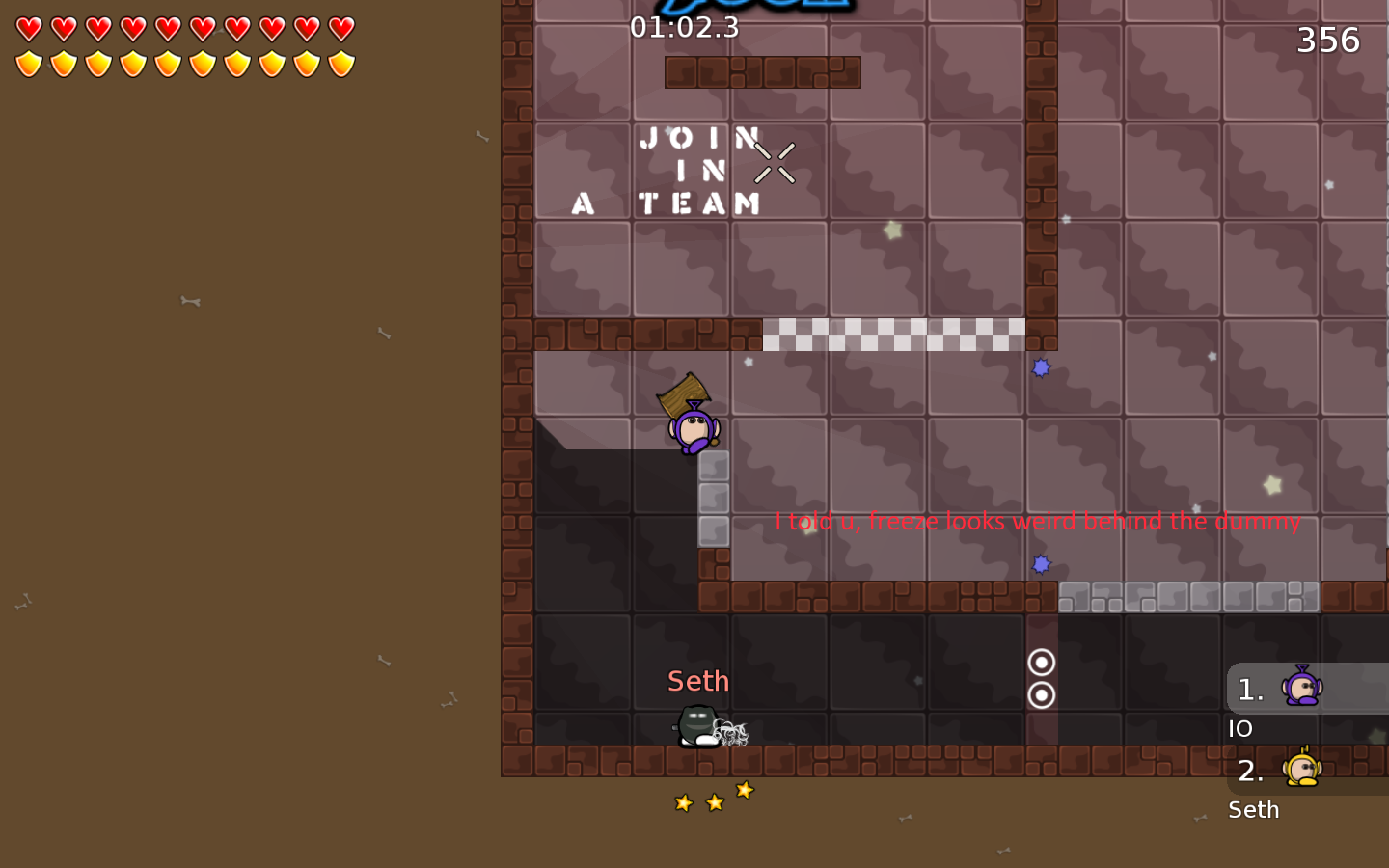Click the purple spike hazard near the door
Screen dimensions: 1389x868
click(x=1041, y=564)
